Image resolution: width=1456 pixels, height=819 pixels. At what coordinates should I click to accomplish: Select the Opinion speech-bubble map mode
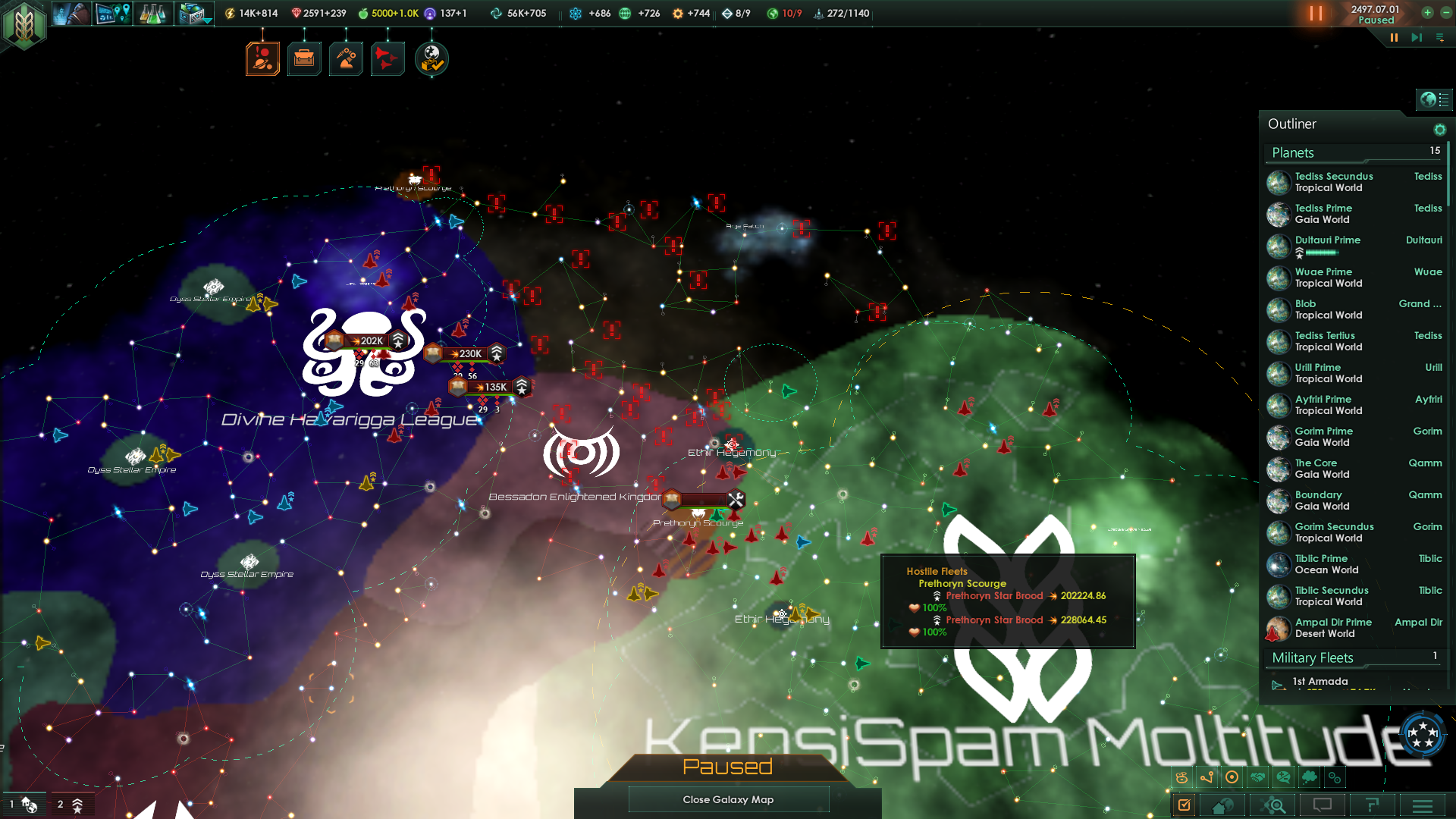(x=1284, y=777)
